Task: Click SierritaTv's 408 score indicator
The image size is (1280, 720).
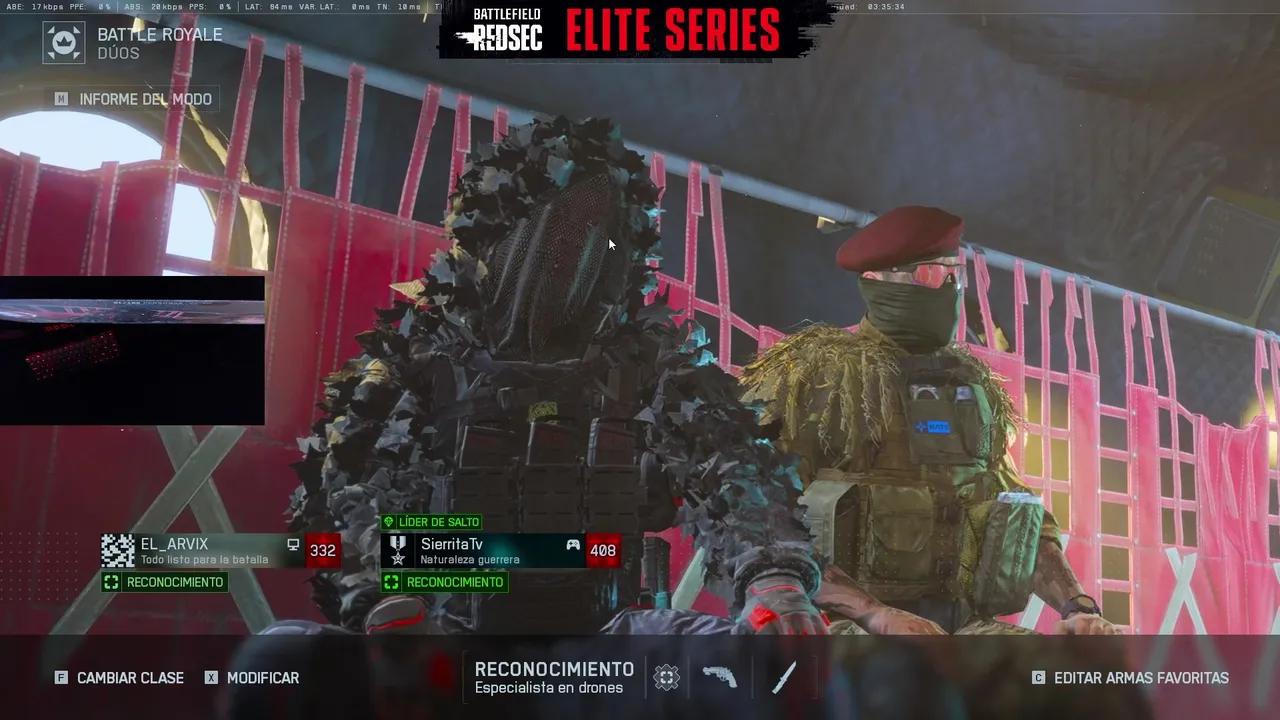Action: coord(603,550)
